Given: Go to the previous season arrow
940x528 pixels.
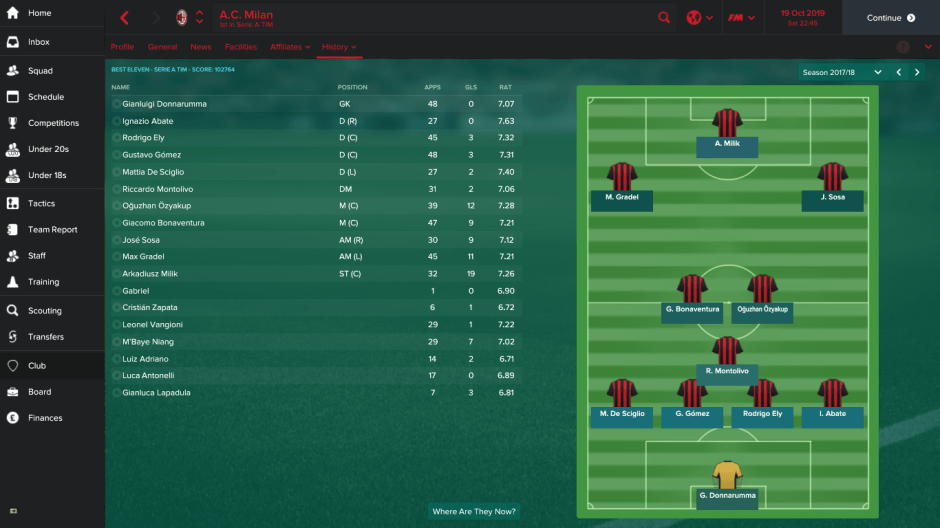Looking at the screenshot, I should click(x=898, y=72).
